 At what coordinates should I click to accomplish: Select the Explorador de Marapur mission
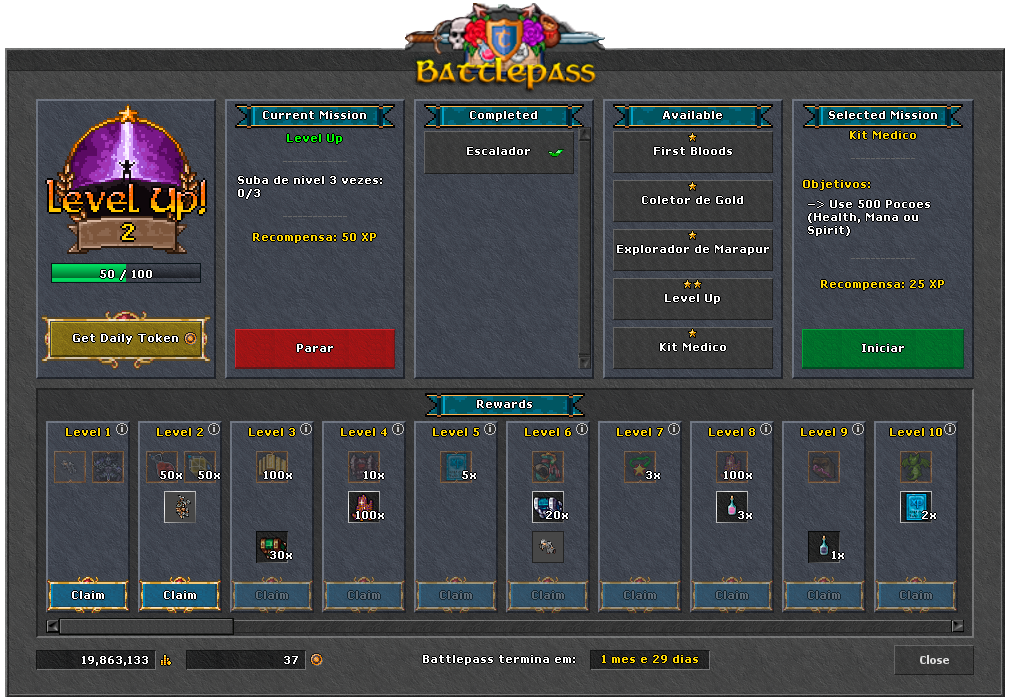pos(692,250)
